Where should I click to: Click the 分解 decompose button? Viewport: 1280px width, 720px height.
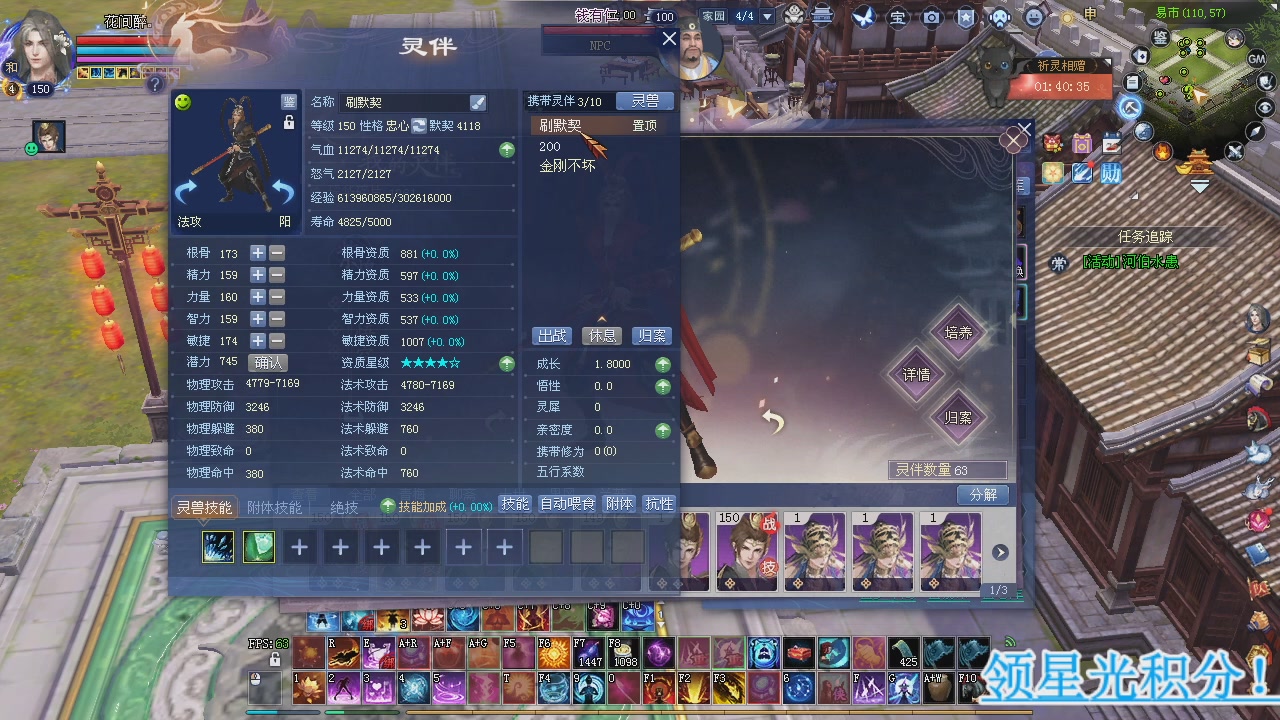pyautogui.click(x=983, y=495)
